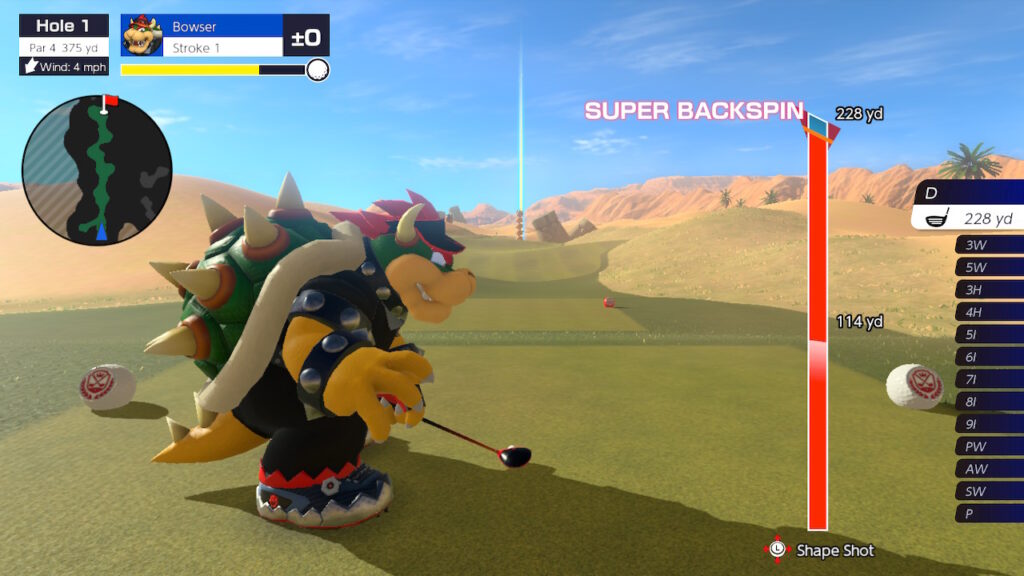The height and width of the screenshot is (576, 1024).
Task: Select the 4H club entry
Action: pyautogui.click(x=989, y=312)
